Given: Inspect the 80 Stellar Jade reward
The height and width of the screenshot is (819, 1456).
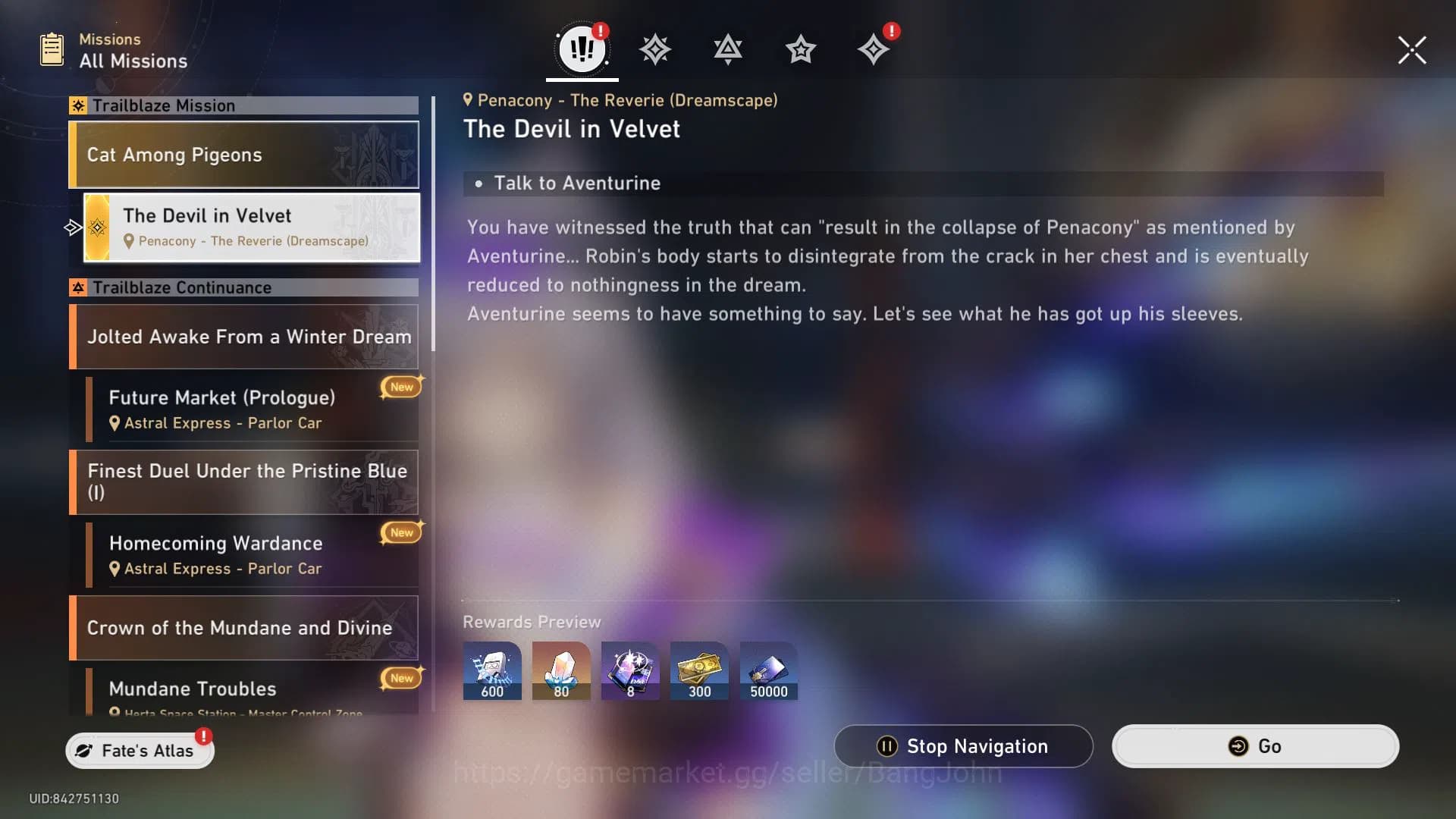Looking at the screenshot, I should pos(561,671).
